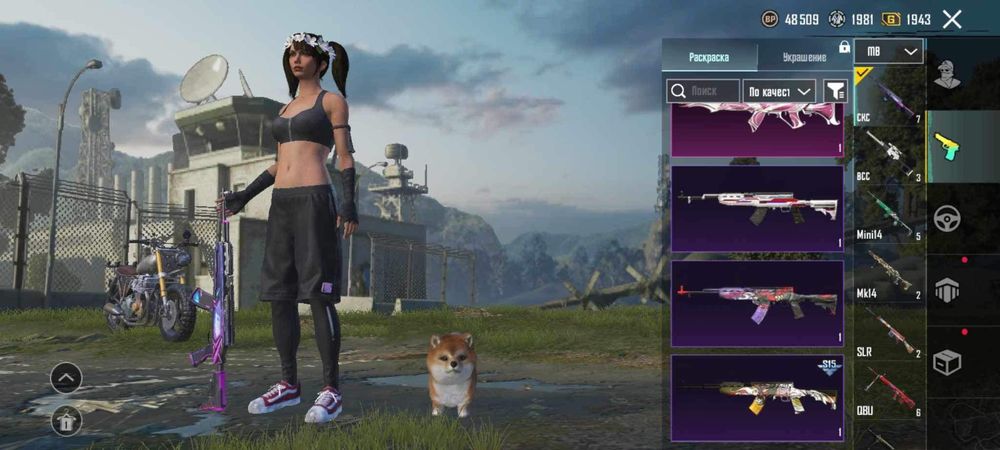Close the inventory screen with the X
The width and height of the screenshot is (1000, 450).
point(952,19)
